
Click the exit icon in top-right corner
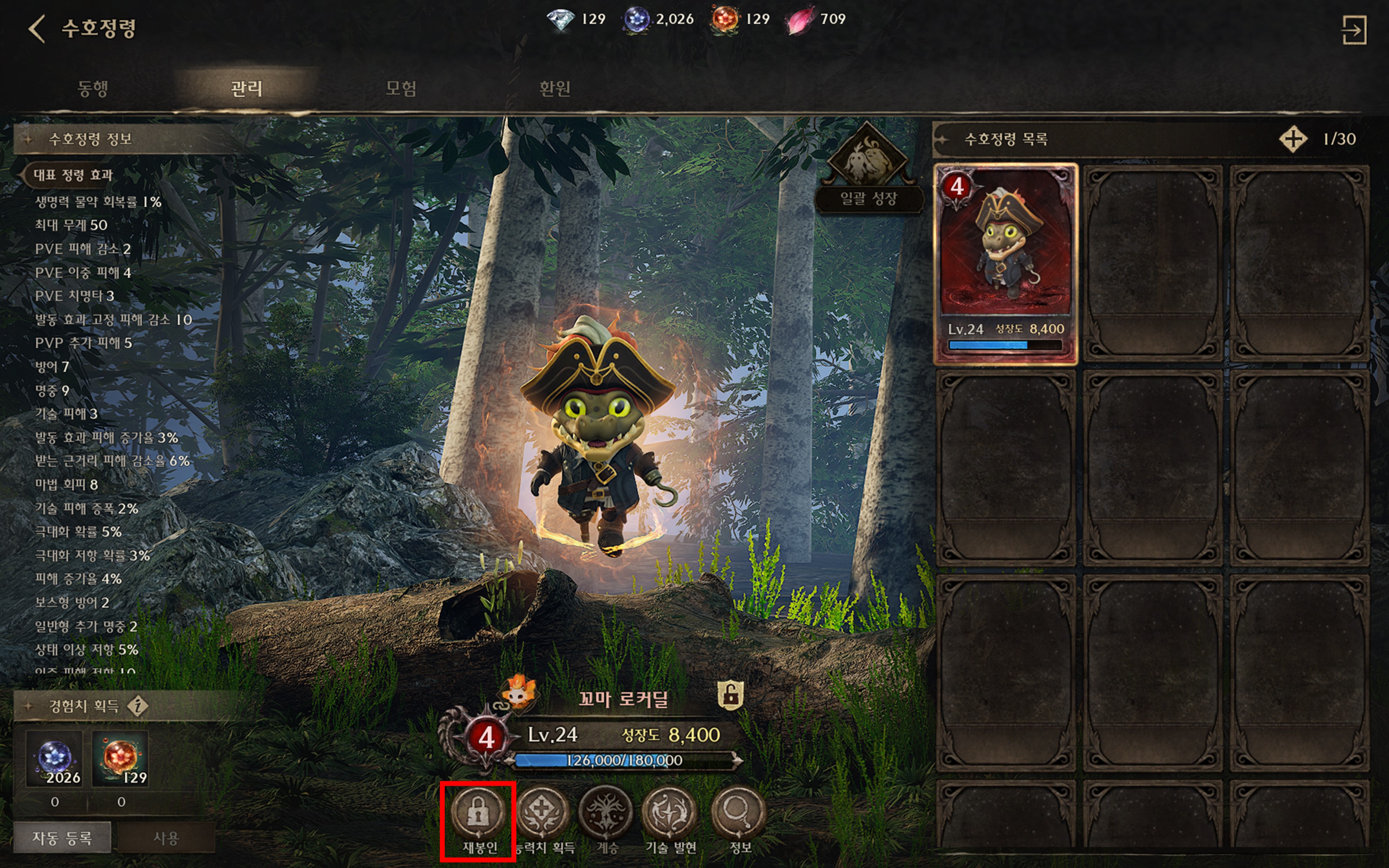[x=1354, y=30]
